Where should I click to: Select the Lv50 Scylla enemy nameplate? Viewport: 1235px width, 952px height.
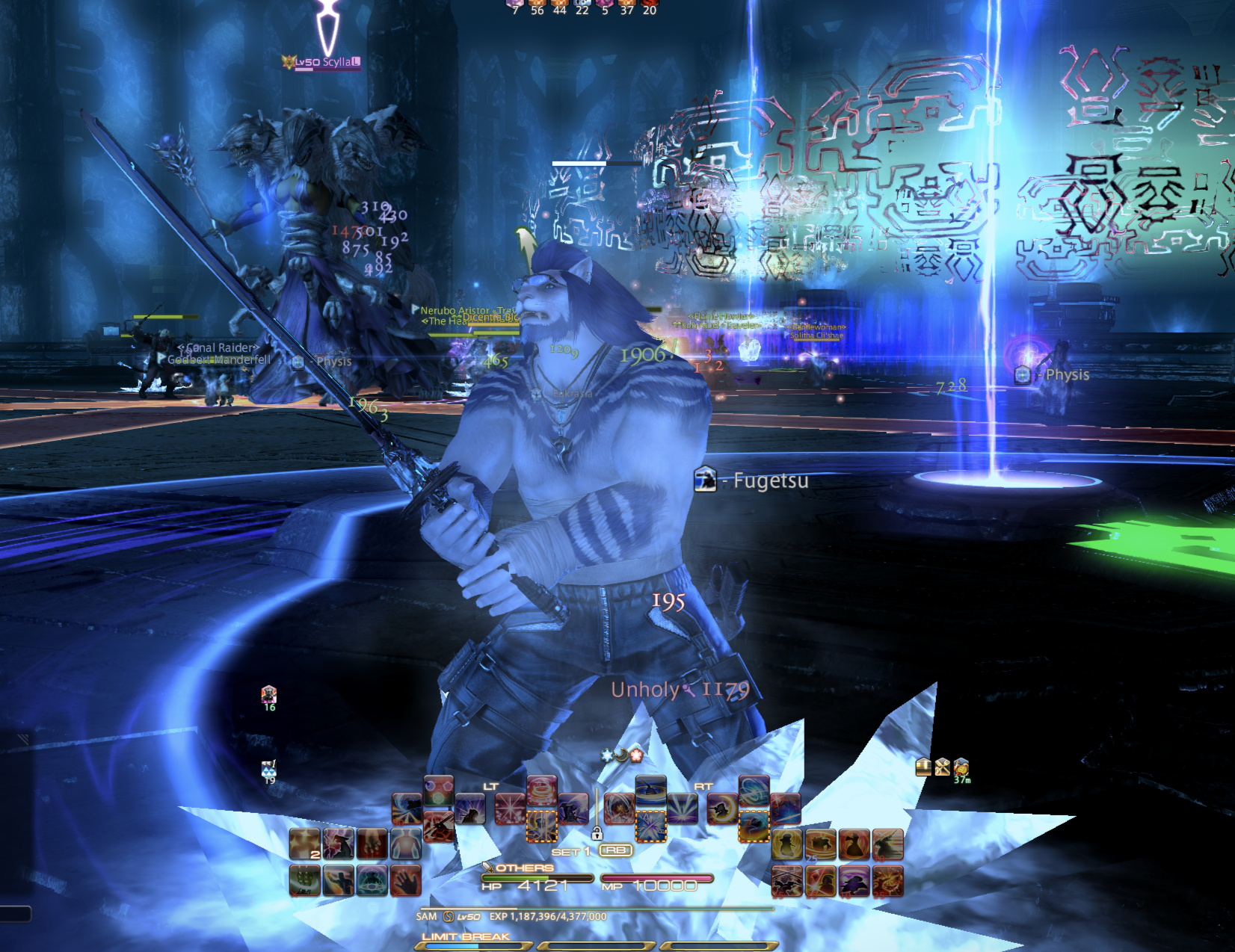tap(323, 62)
